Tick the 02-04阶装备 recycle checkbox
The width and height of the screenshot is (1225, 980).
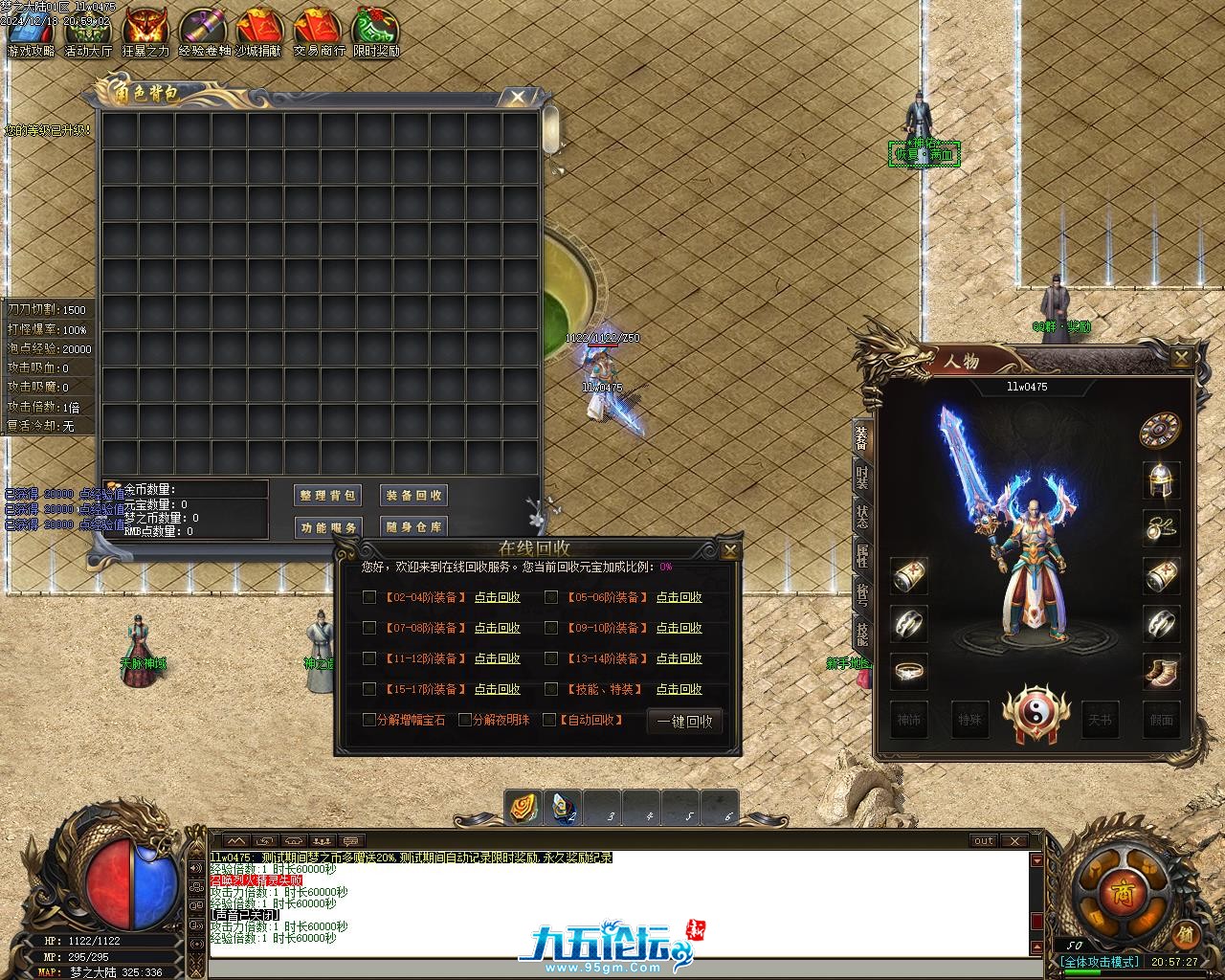[x=369, y=597]
